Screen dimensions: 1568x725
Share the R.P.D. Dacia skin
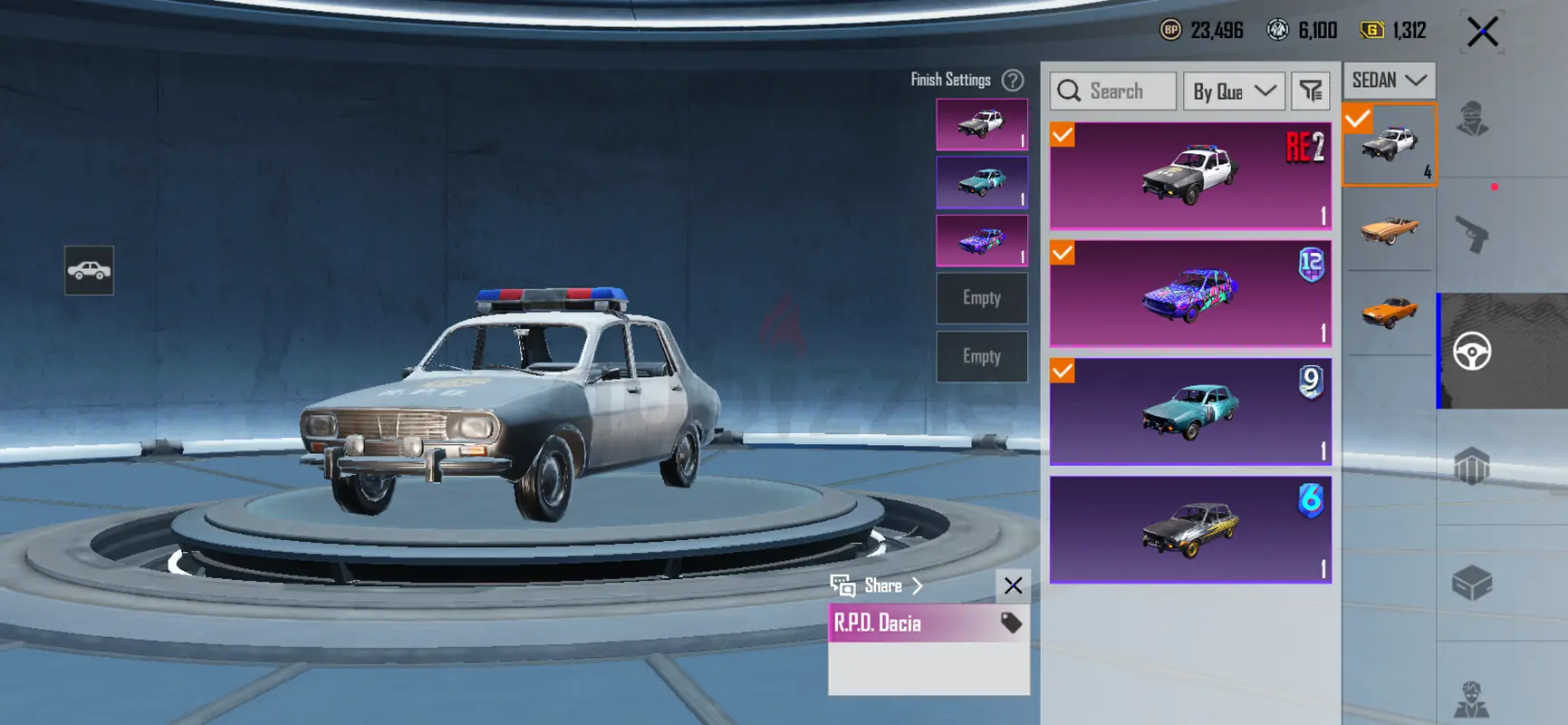(877, 586)
